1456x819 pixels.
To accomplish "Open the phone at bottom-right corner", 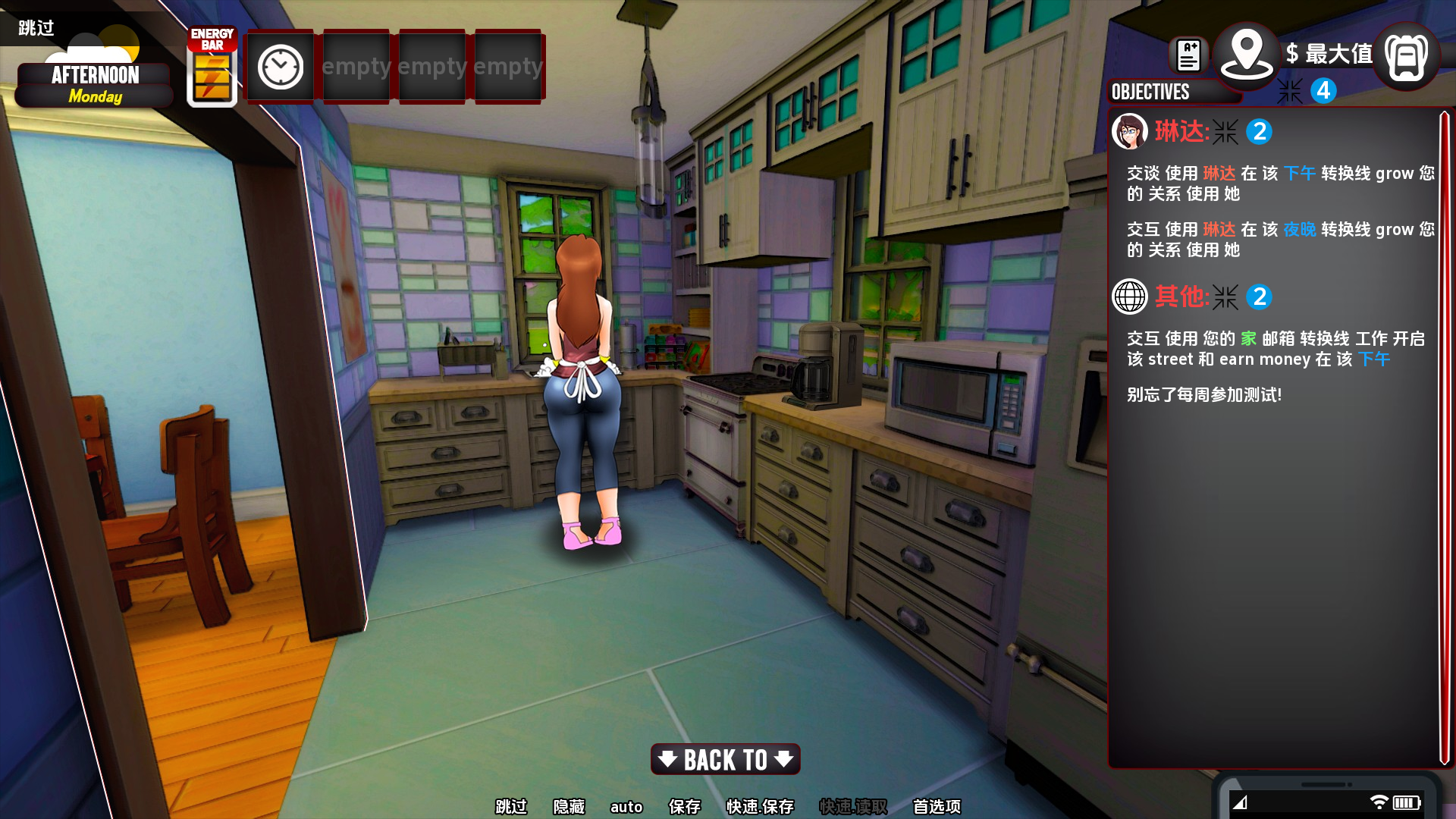I will [1327, 800].
